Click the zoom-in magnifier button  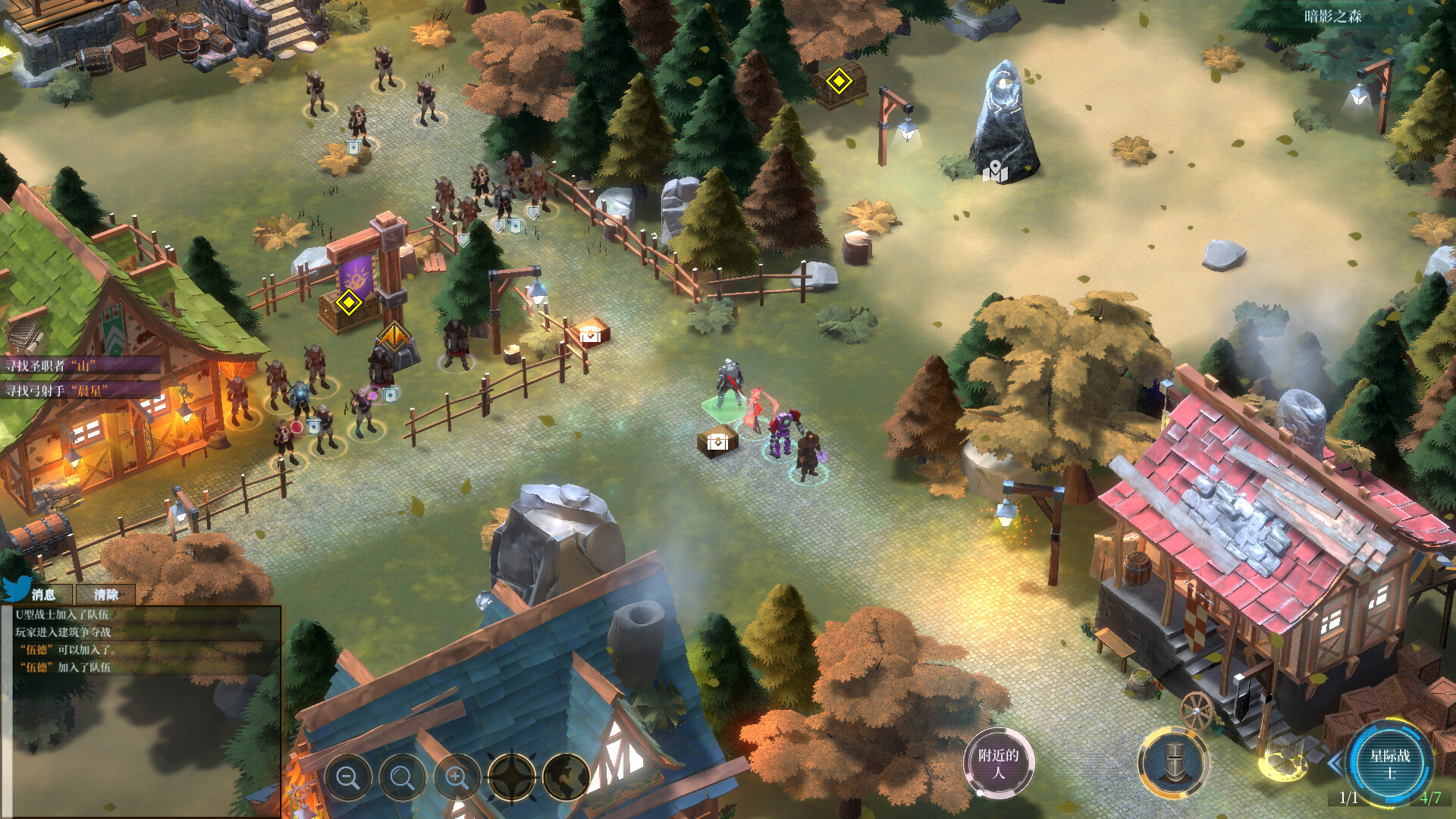(457, 777)
